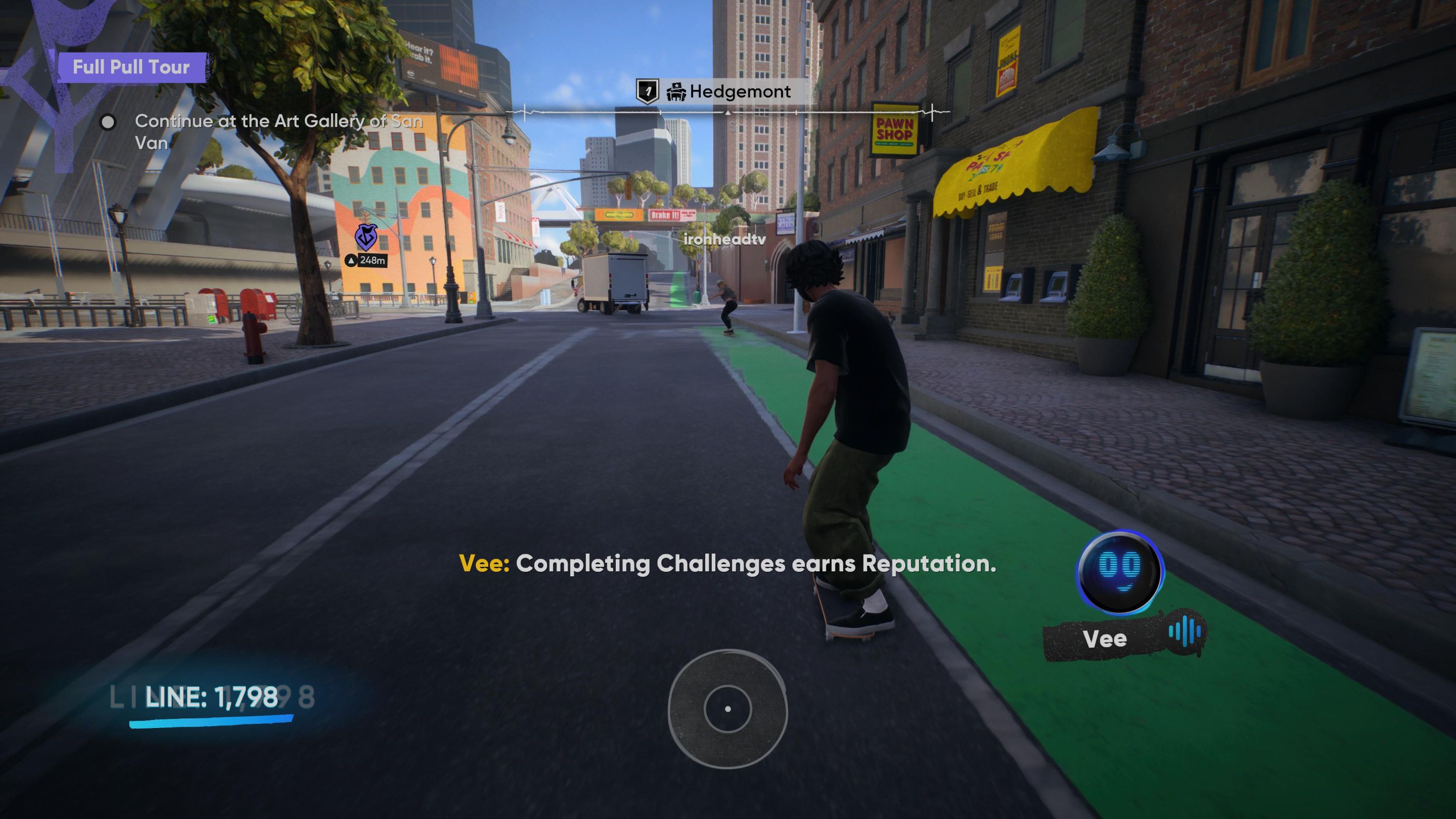Screen dimensions: 1456x819
Task: Open the Full Pull Tour mission tracker
Action: [x=131, y=67]
